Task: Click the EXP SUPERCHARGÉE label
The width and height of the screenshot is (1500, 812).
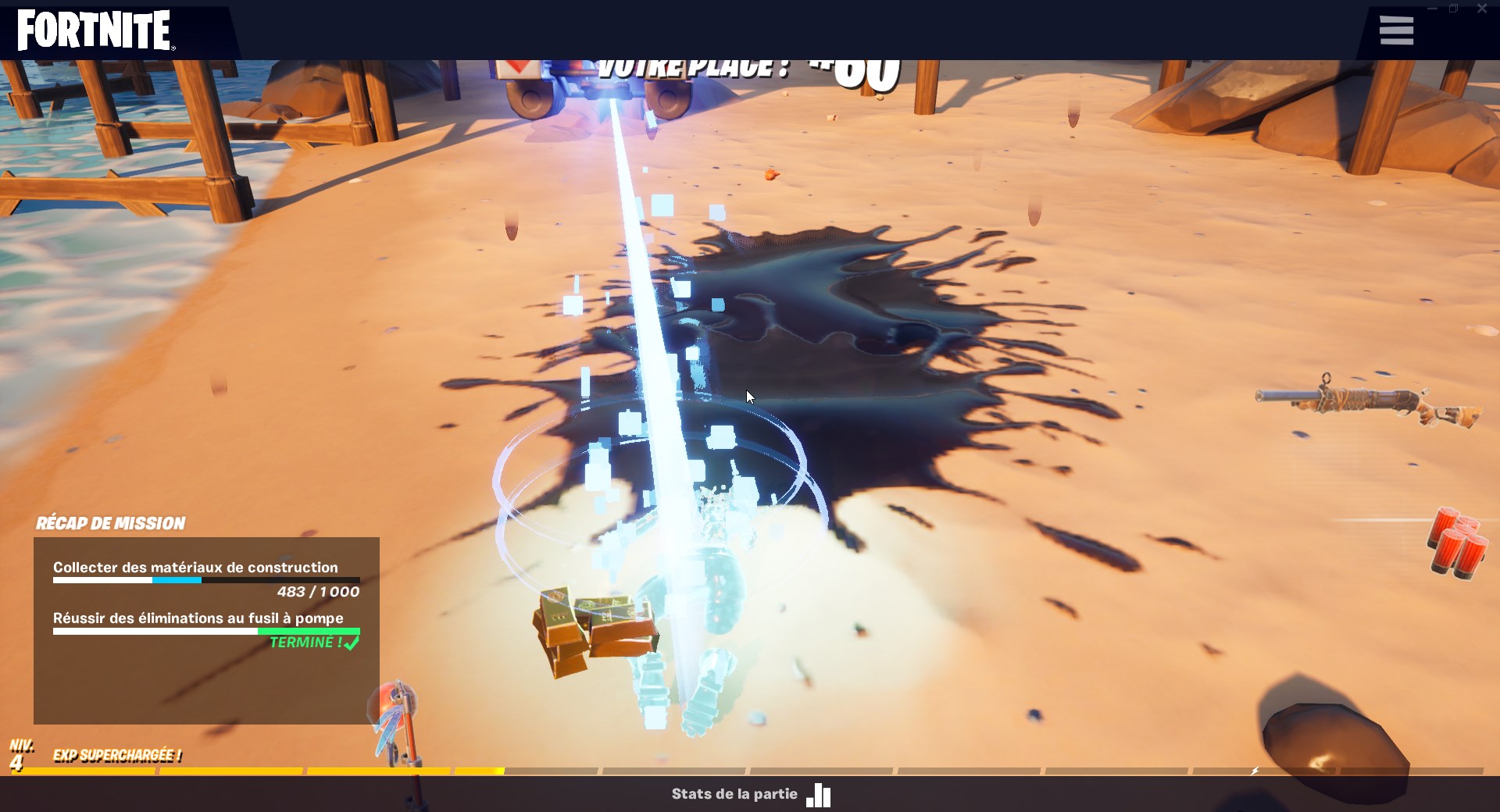Action: [x=116, y=756]
